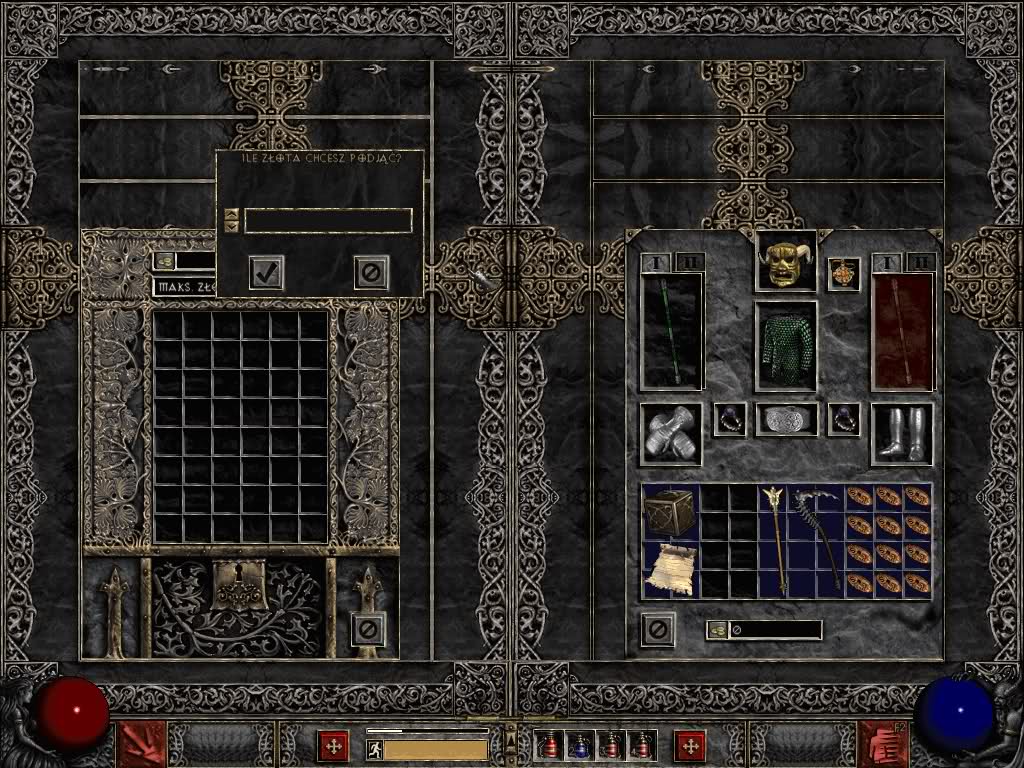Select the silver boots slot

click(902, 434)
